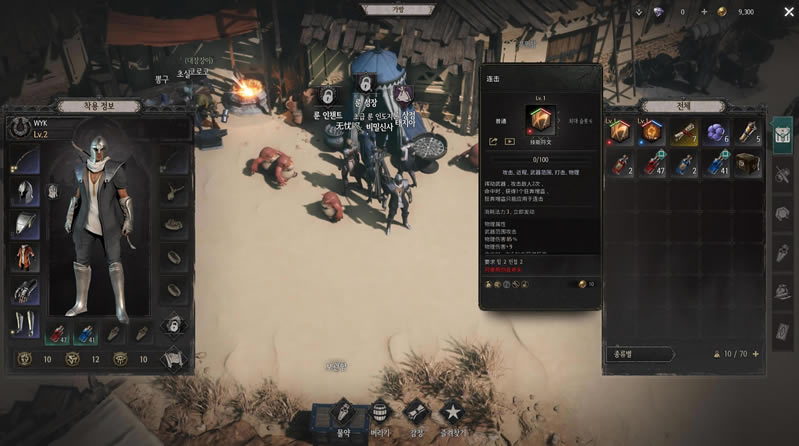Select the red coat armor slot
This screenshot has width=799, height=446.
pos(26,257)
